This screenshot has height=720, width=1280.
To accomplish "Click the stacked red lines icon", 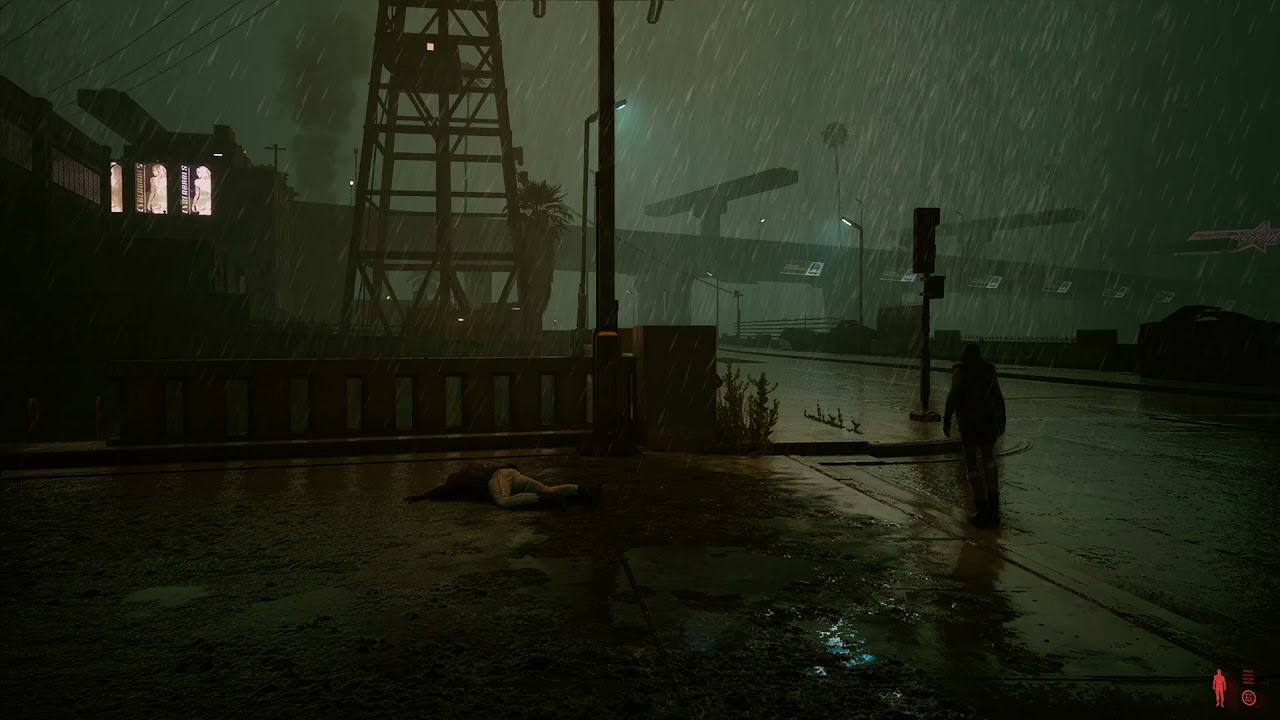I will pos(1249,677).
